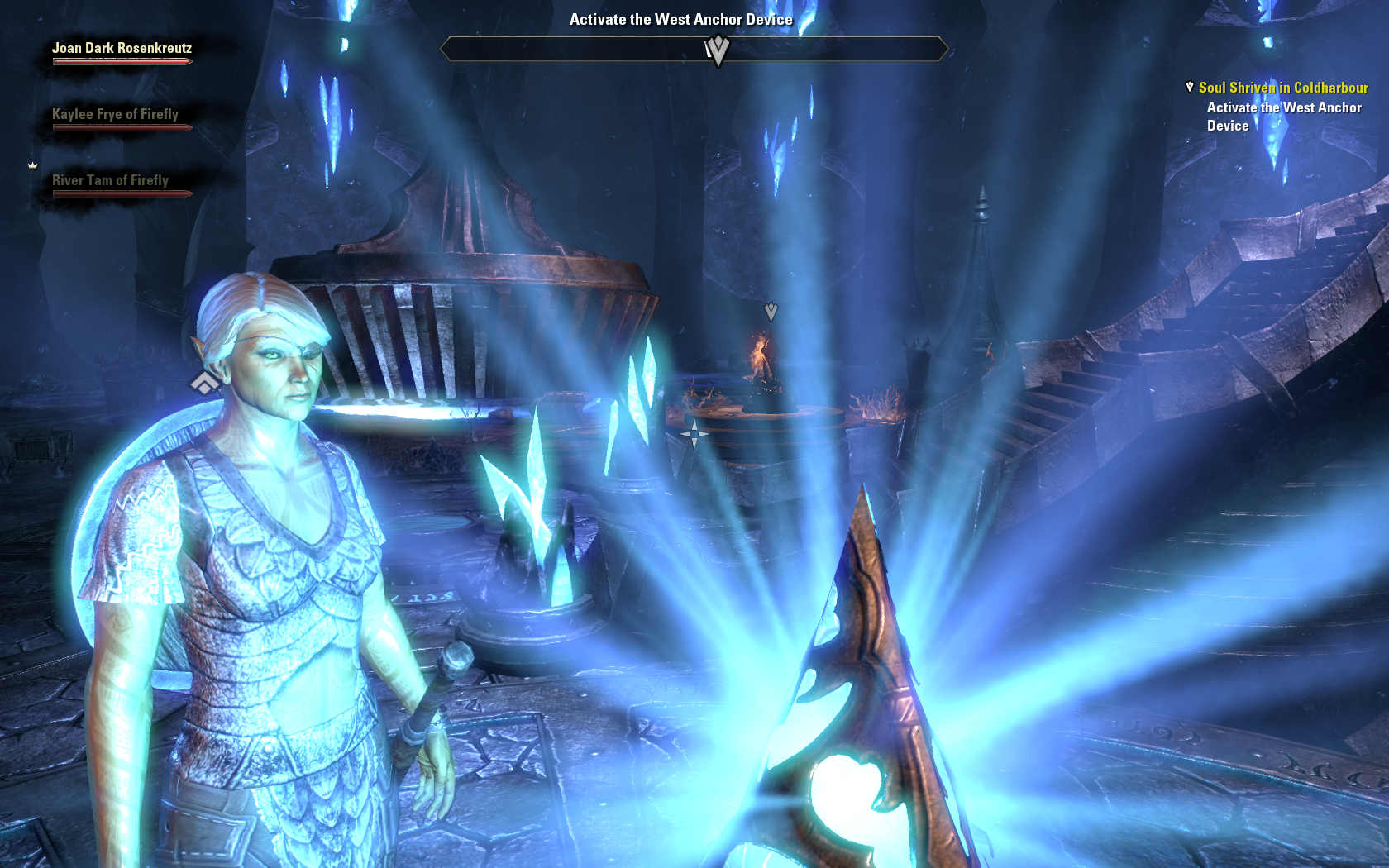
Task: Click the Activate the West Anchor Device objective
Action: coord(1282,117)
